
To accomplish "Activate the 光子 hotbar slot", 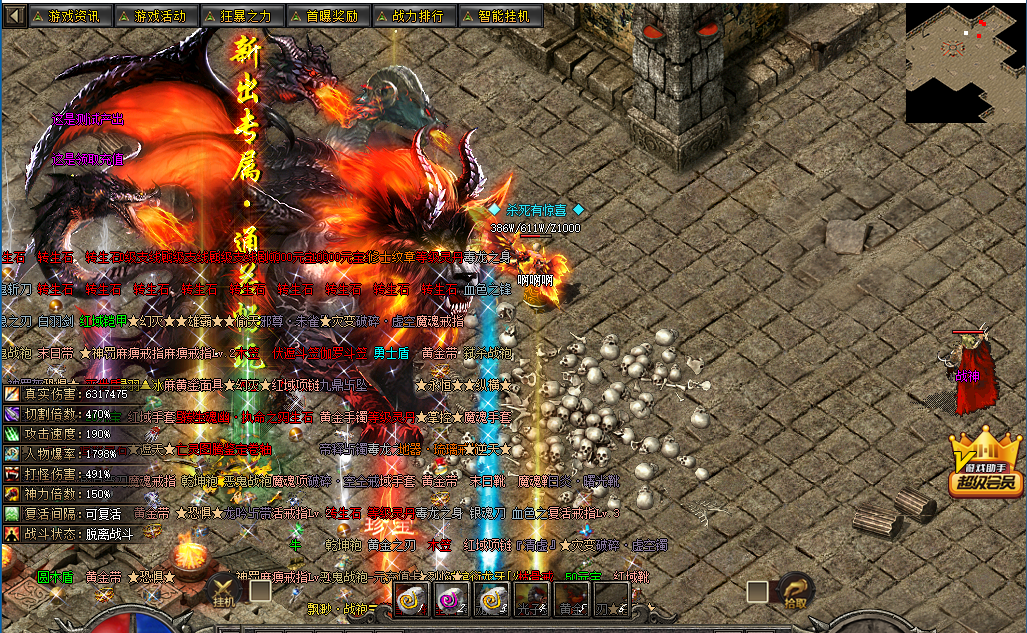I will pos(531,599).
